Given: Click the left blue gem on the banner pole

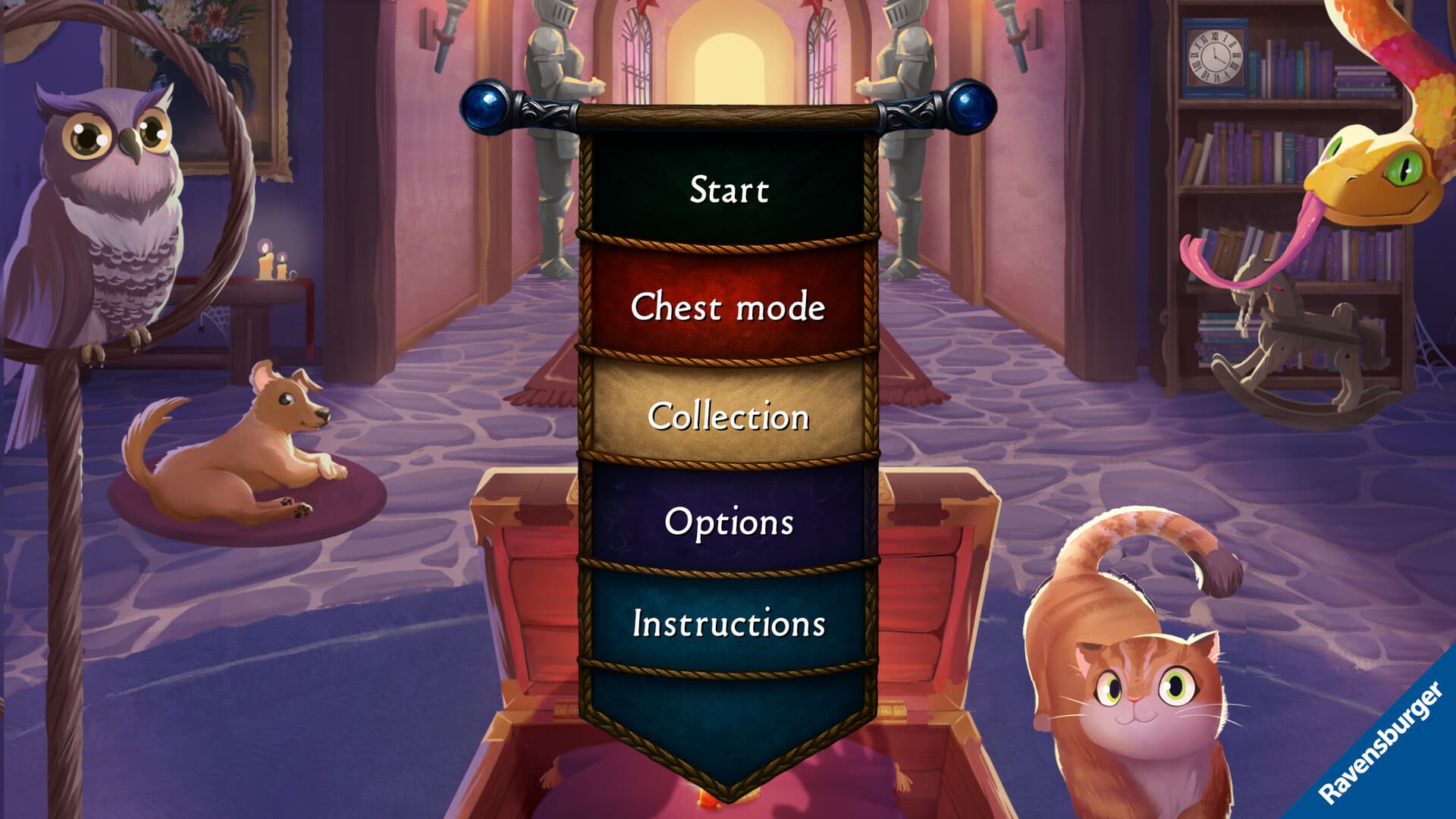Looking at the screenshot, I should (486, 106).
